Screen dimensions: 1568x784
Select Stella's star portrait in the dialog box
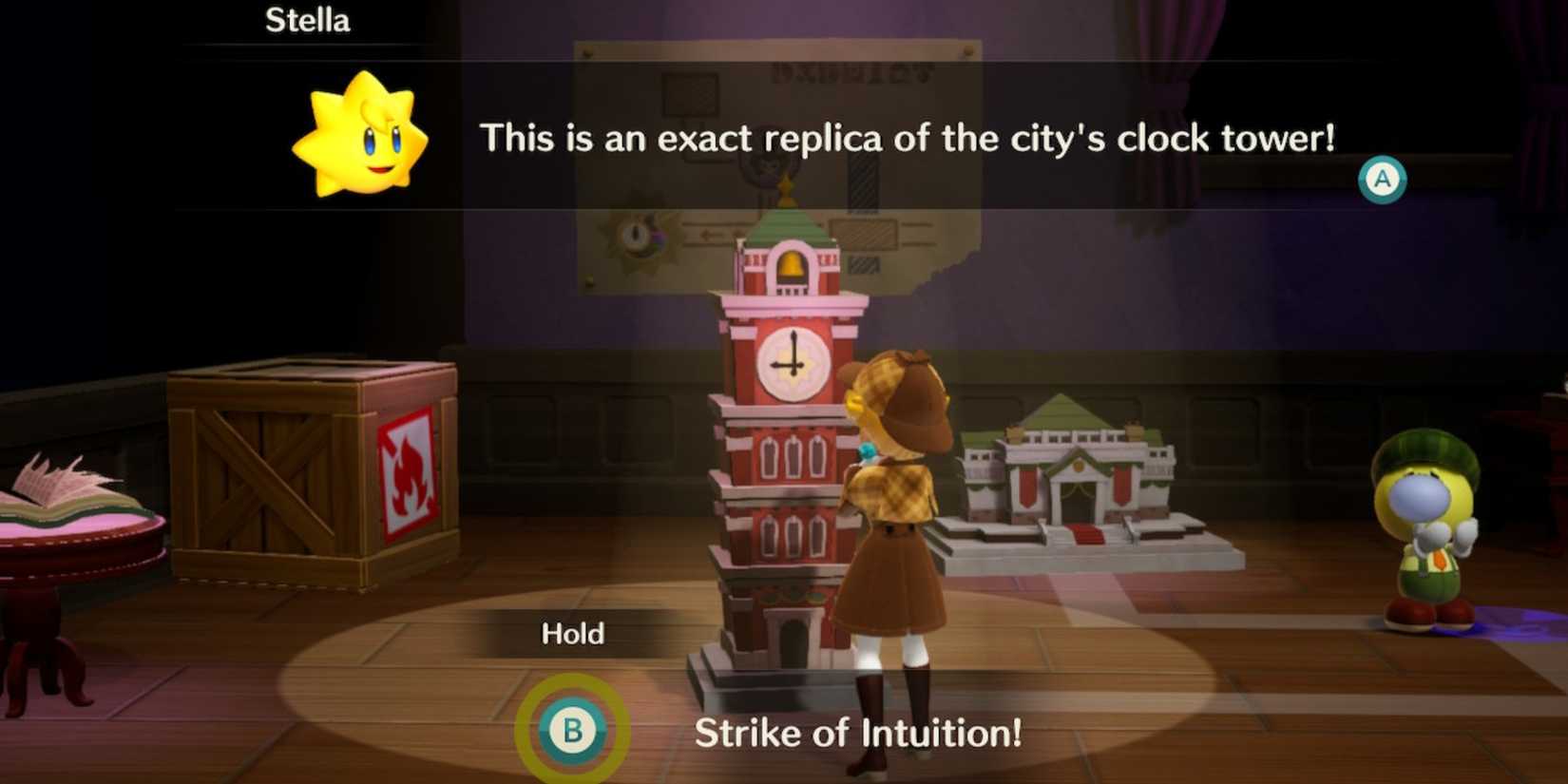[361, 133]
